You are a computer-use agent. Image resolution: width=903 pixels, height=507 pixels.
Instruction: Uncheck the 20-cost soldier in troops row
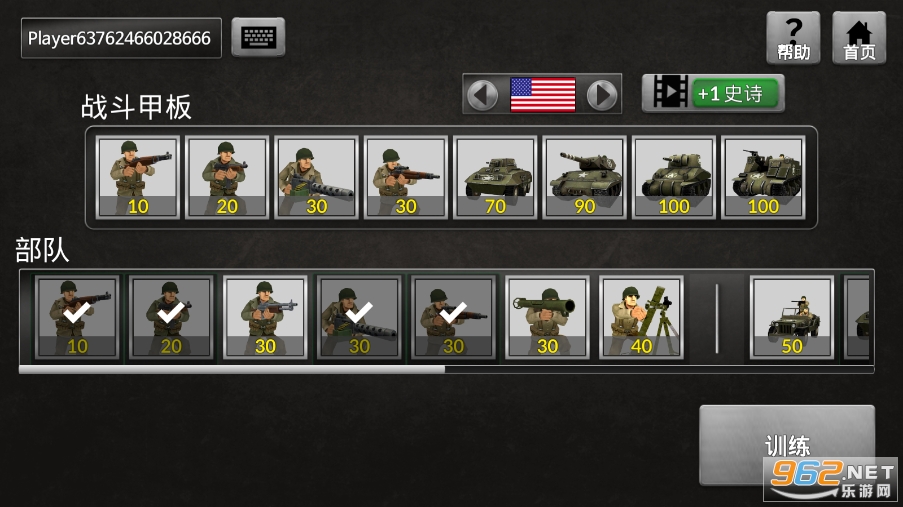pyautogui.click(x=171, y=317)
